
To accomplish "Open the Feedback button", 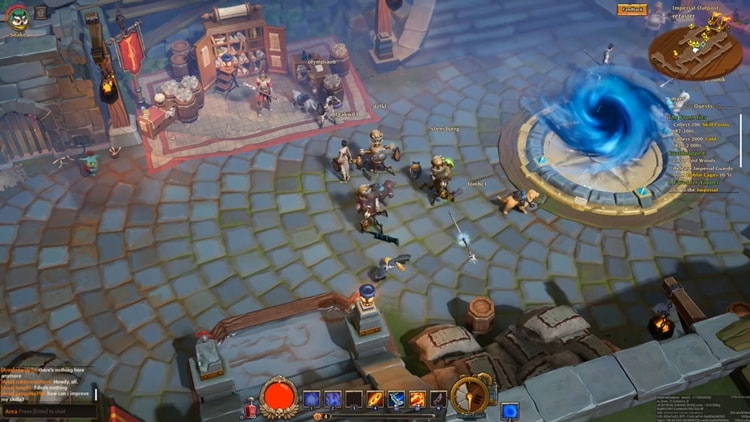I will 631,9.
